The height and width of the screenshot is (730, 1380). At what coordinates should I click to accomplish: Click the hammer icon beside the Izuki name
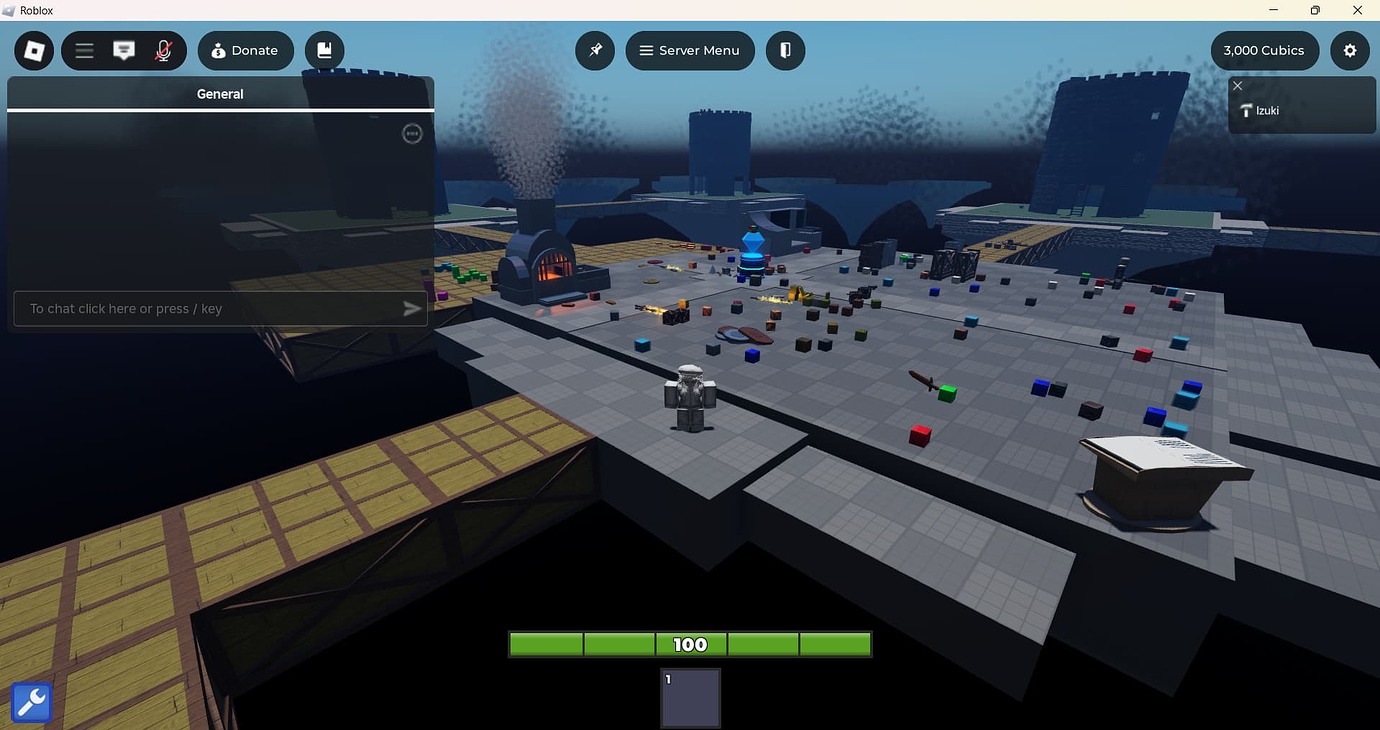pyautogui.click(x=1245, y=110)
